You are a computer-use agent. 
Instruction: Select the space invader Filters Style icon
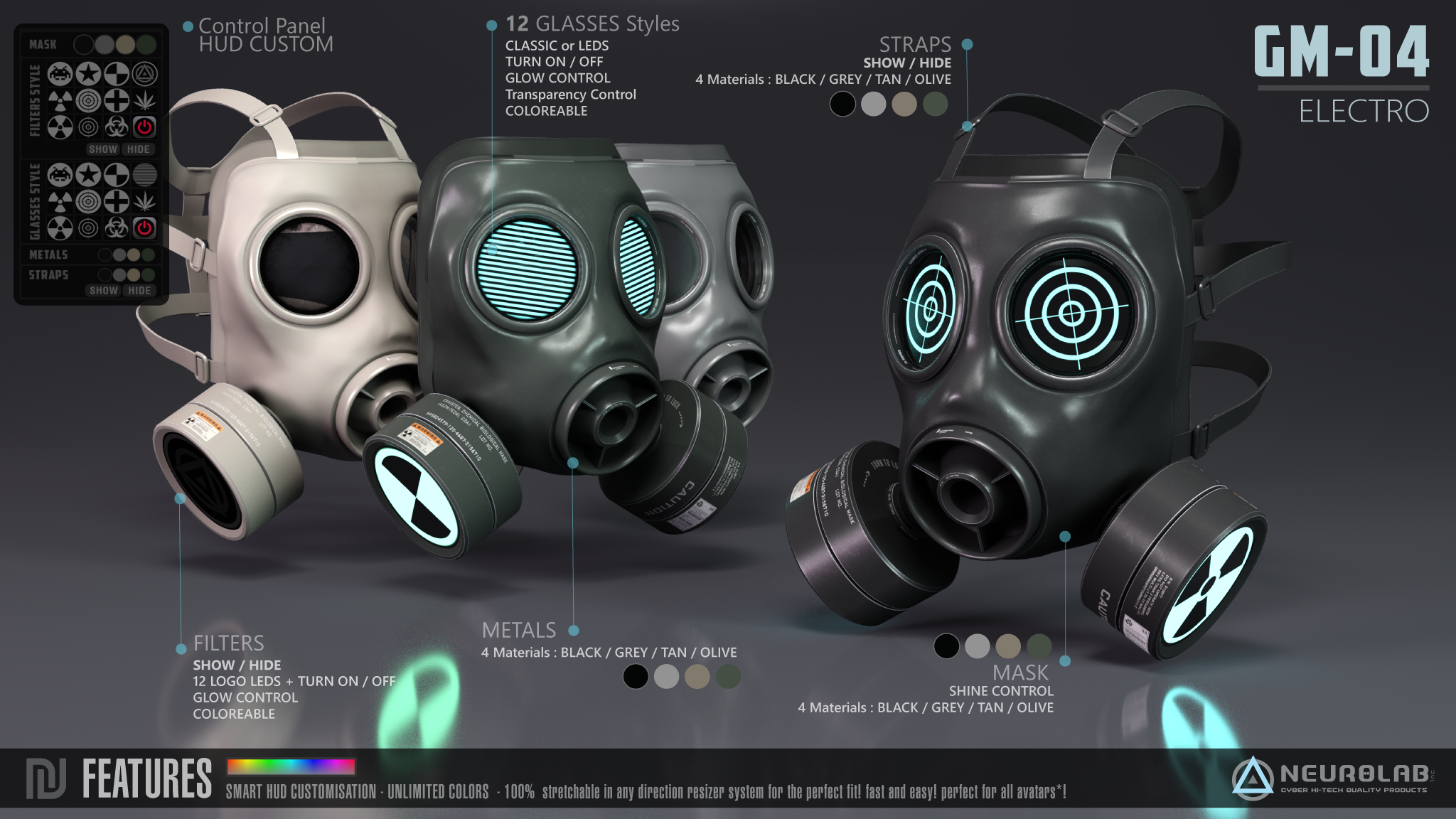(x=60, y=73)
